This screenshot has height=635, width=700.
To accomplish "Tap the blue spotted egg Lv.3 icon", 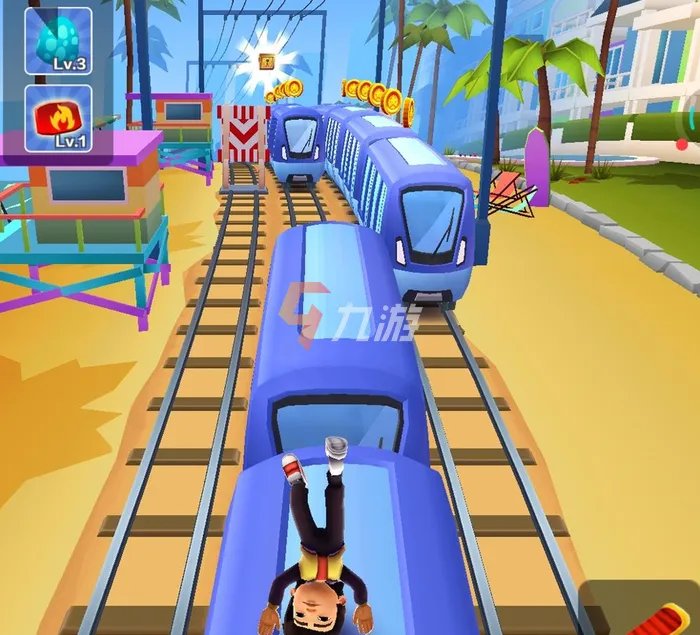I will click(58, 41).
